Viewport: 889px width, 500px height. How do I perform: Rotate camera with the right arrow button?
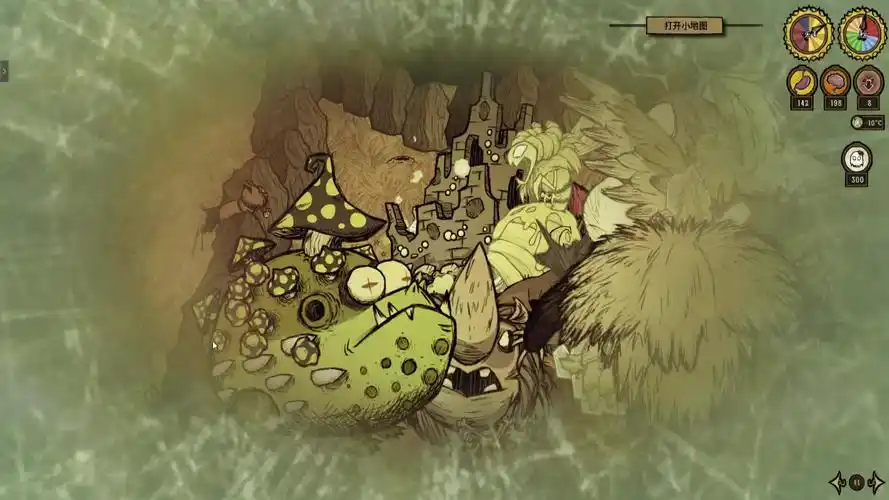click(x=875, y=481)
